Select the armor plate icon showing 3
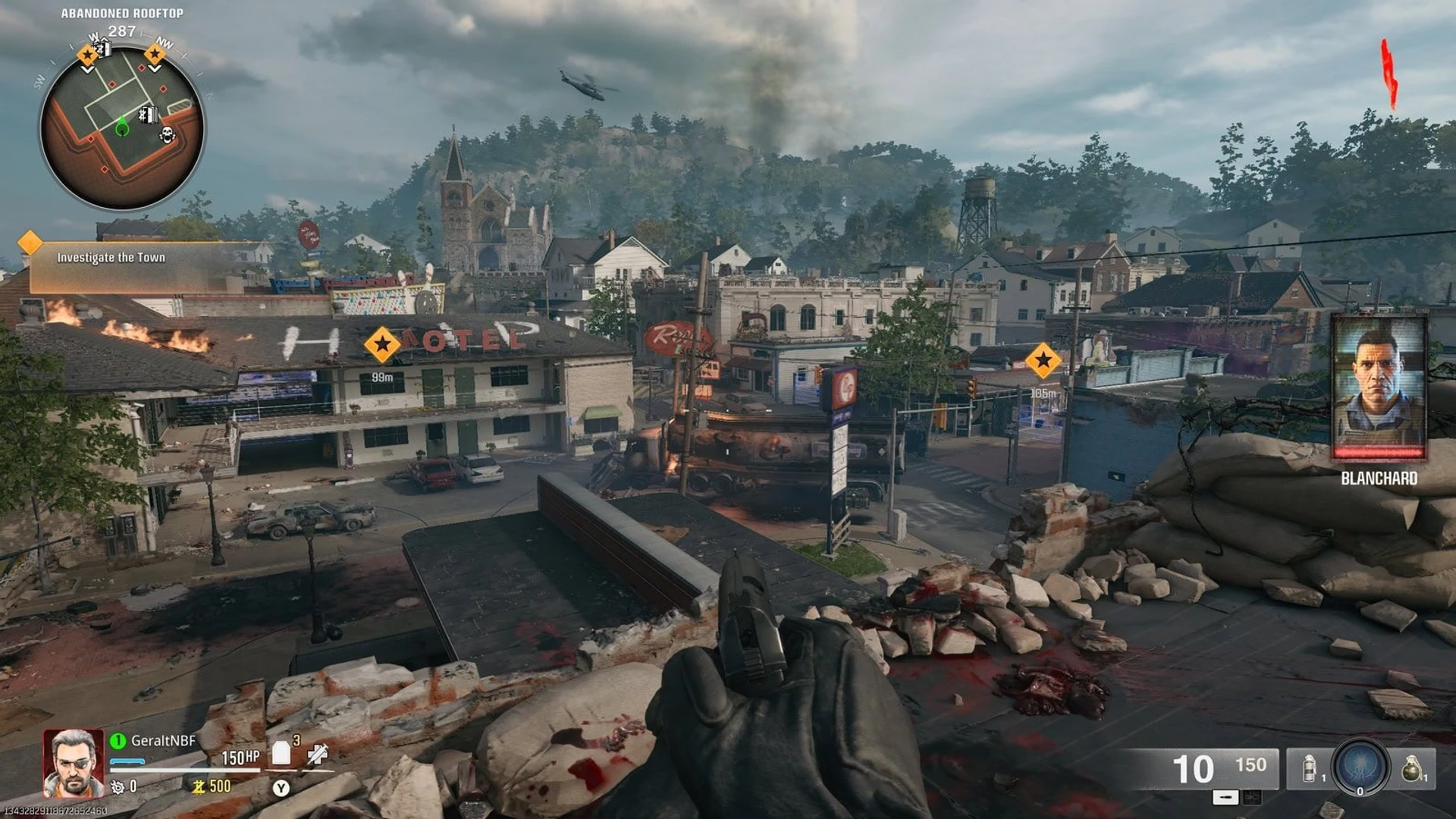This screenshot has height=819, width=1456. click(280, 753)
